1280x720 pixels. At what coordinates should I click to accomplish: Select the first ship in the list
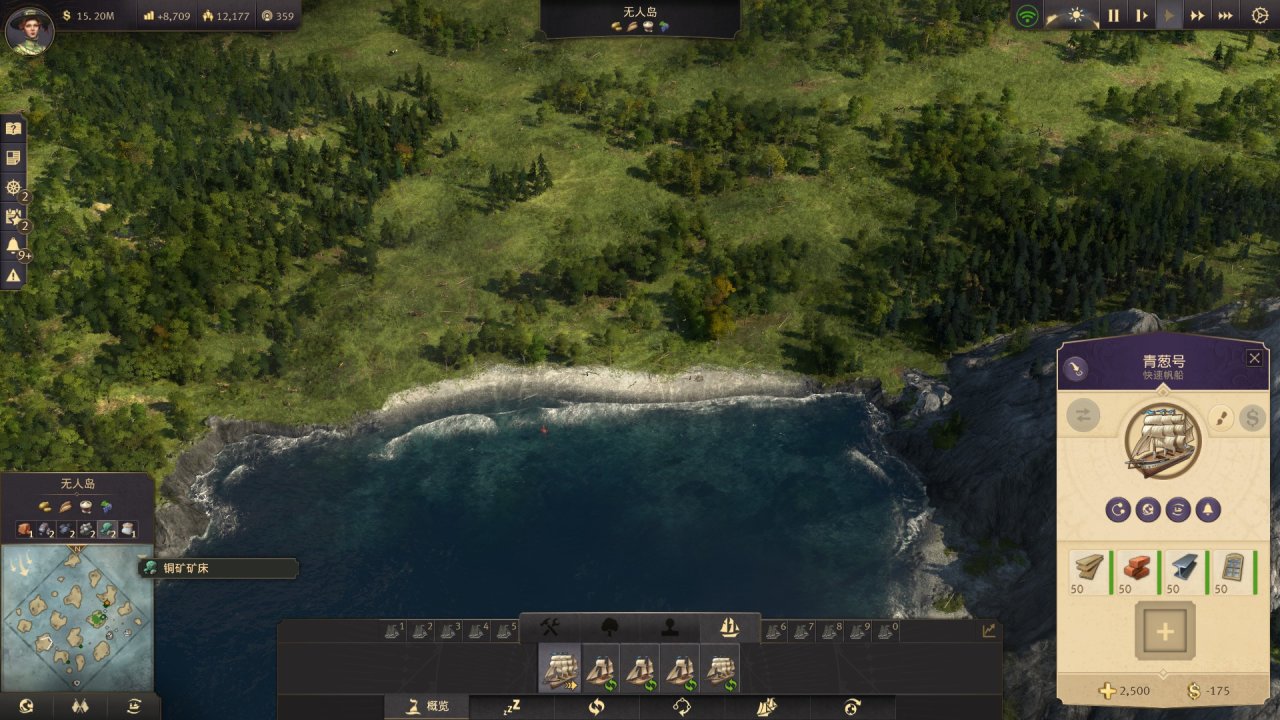(560, 669)
